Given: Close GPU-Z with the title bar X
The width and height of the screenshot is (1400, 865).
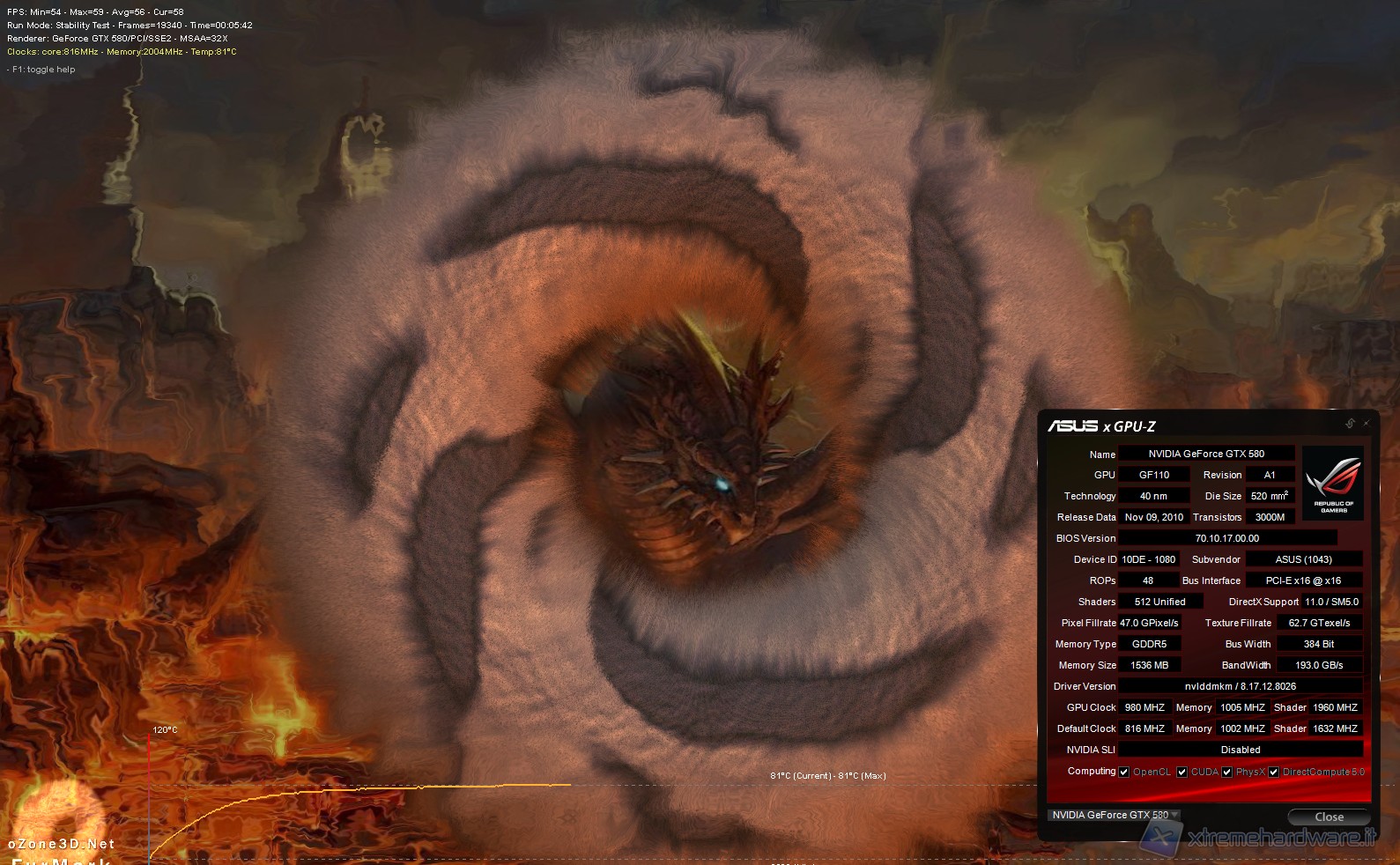Looking at the screenshot, I should pyautogui.click(x=1367, y=424).
